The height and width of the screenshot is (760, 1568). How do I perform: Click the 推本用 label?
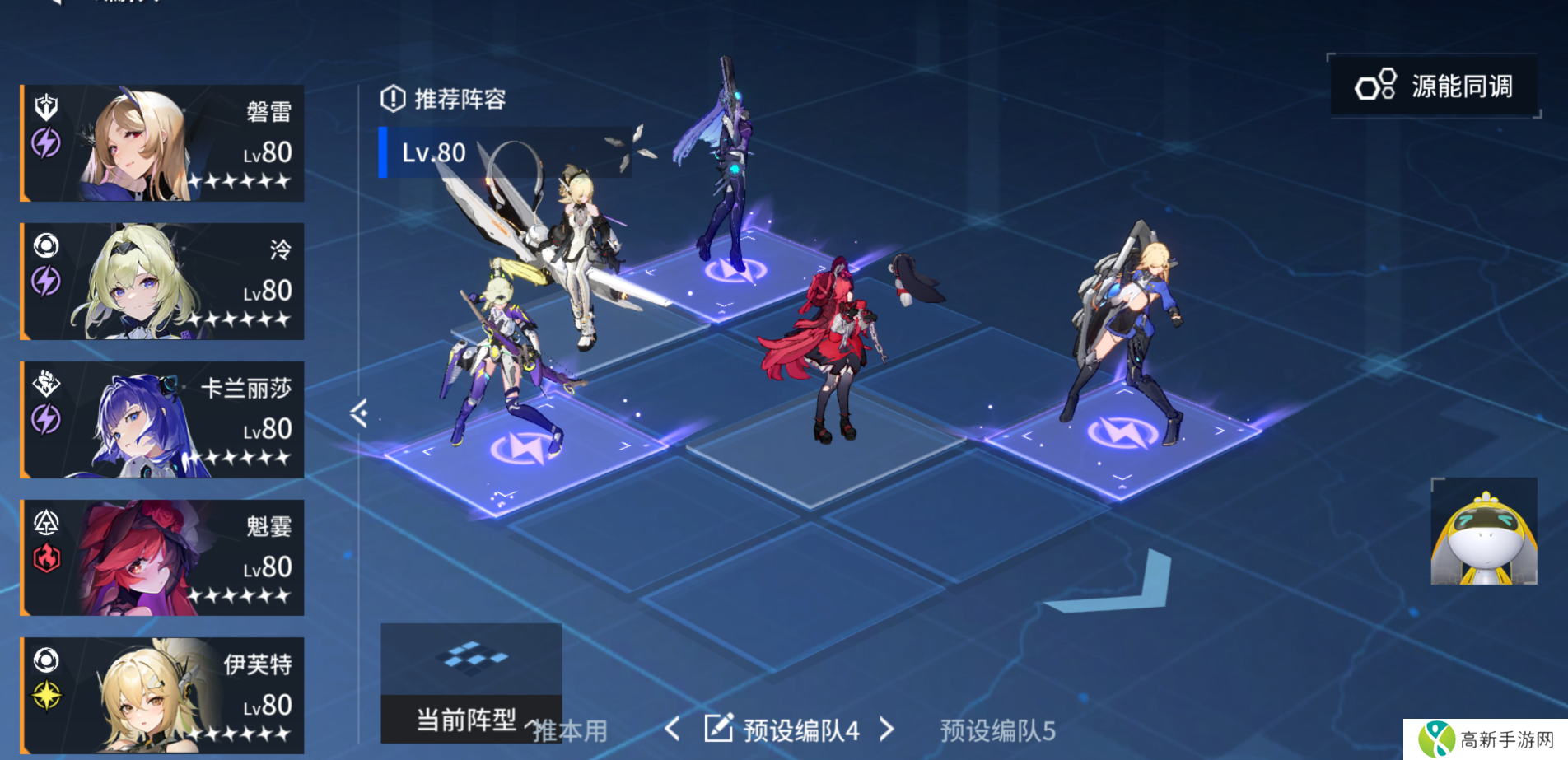pyautogui.click(x=570, y=731)
